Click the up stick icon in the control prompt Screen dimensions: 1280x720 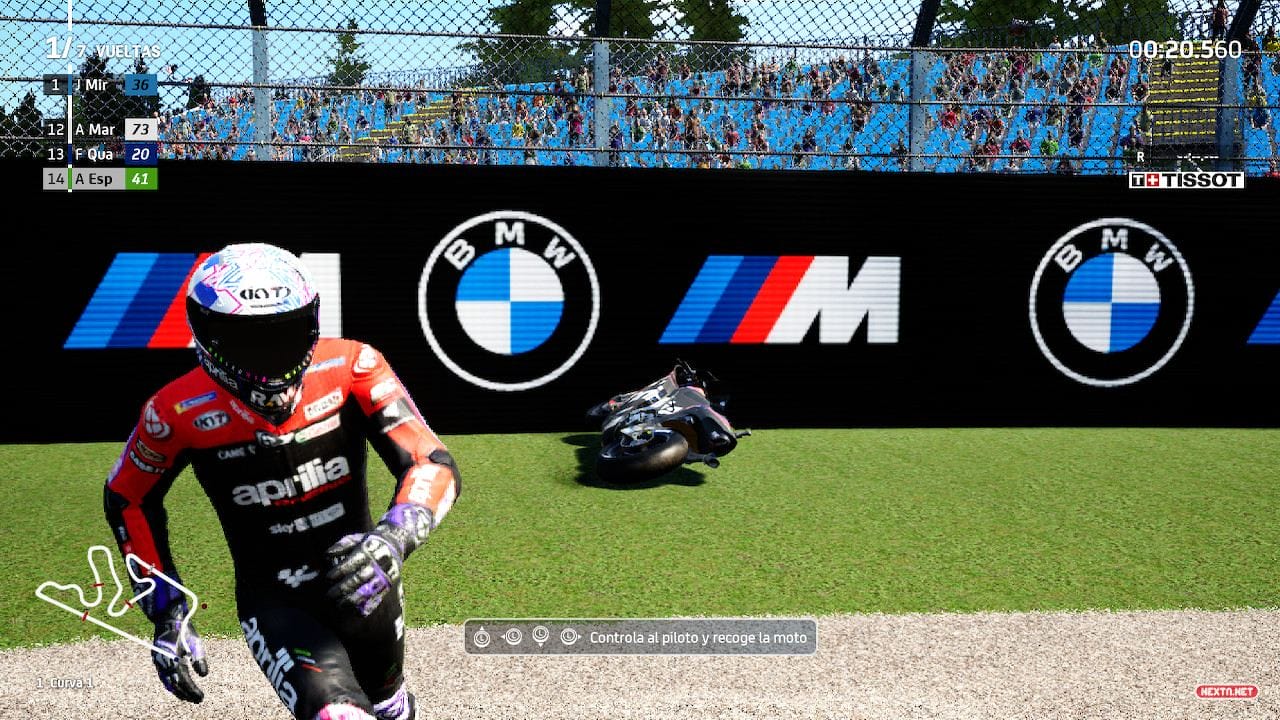pyautogui.click(x=481, y=637)
